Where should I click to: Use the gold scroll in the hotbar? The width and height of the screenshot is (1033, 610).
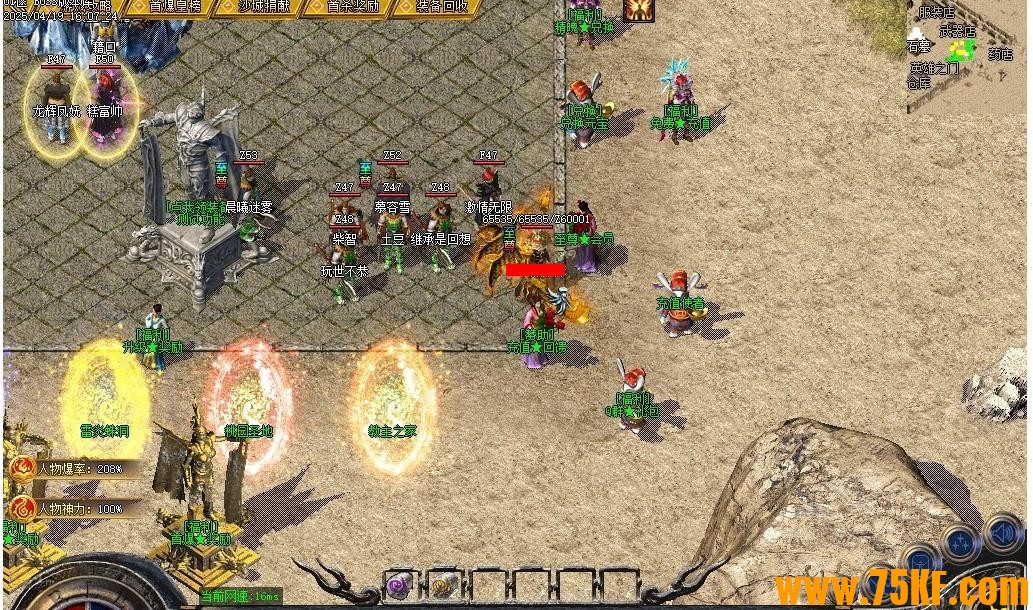click(x=444, y=585)
